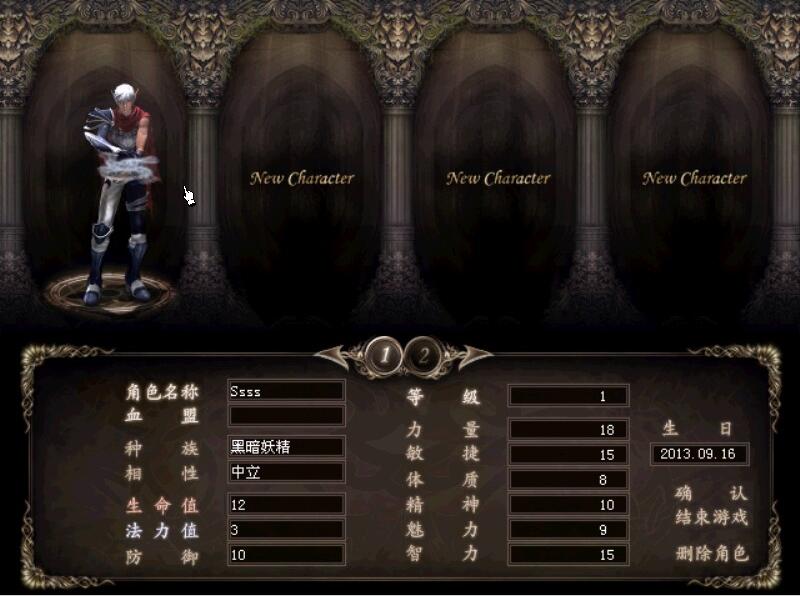This screenshot has height=596, width=800.
Task: Switch to character page 2
Action: click(424, 355)
